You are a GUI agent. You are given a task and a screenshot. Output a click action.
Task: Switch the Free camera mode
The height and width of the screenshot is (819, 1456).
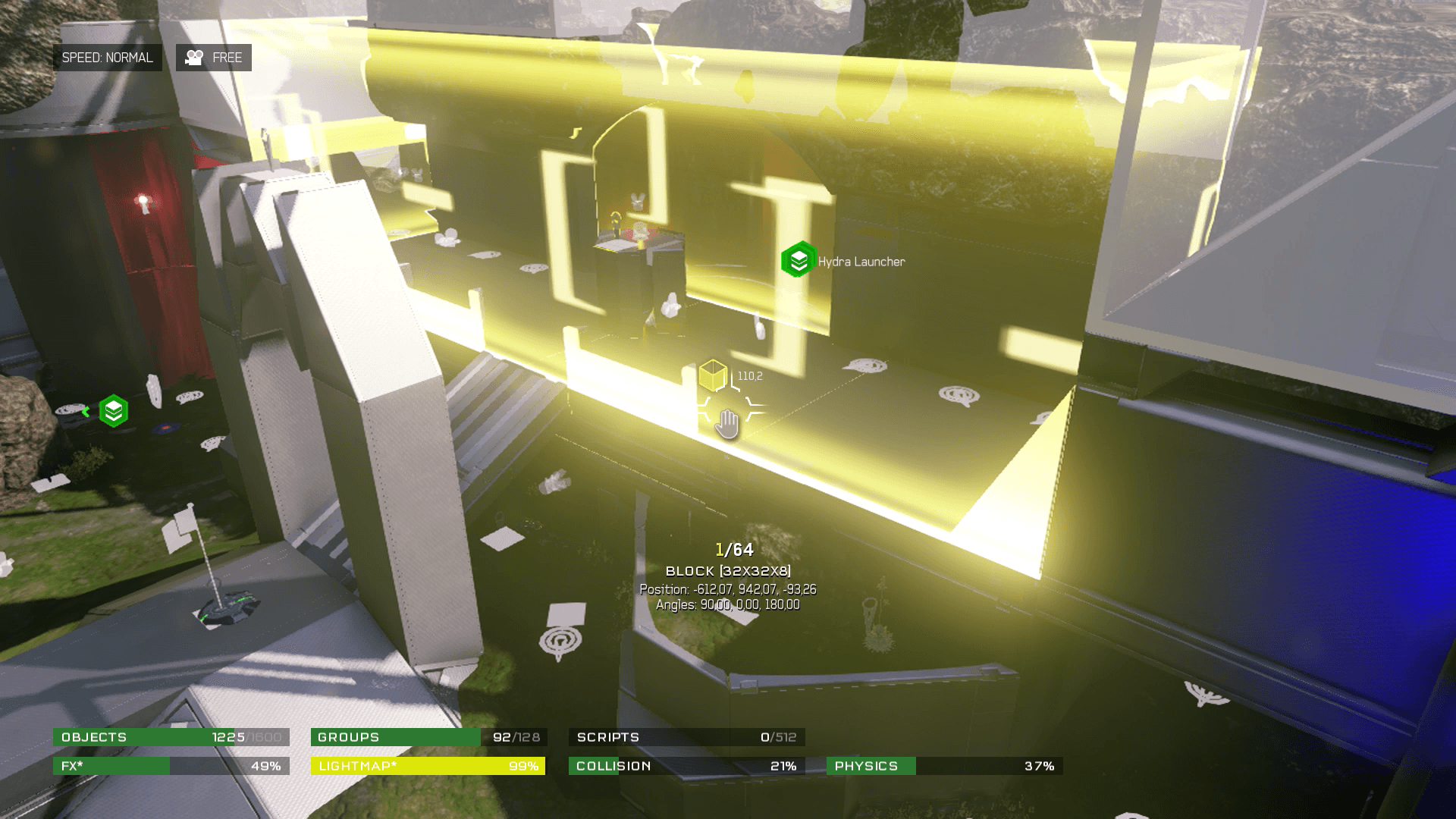pos(214,58)
